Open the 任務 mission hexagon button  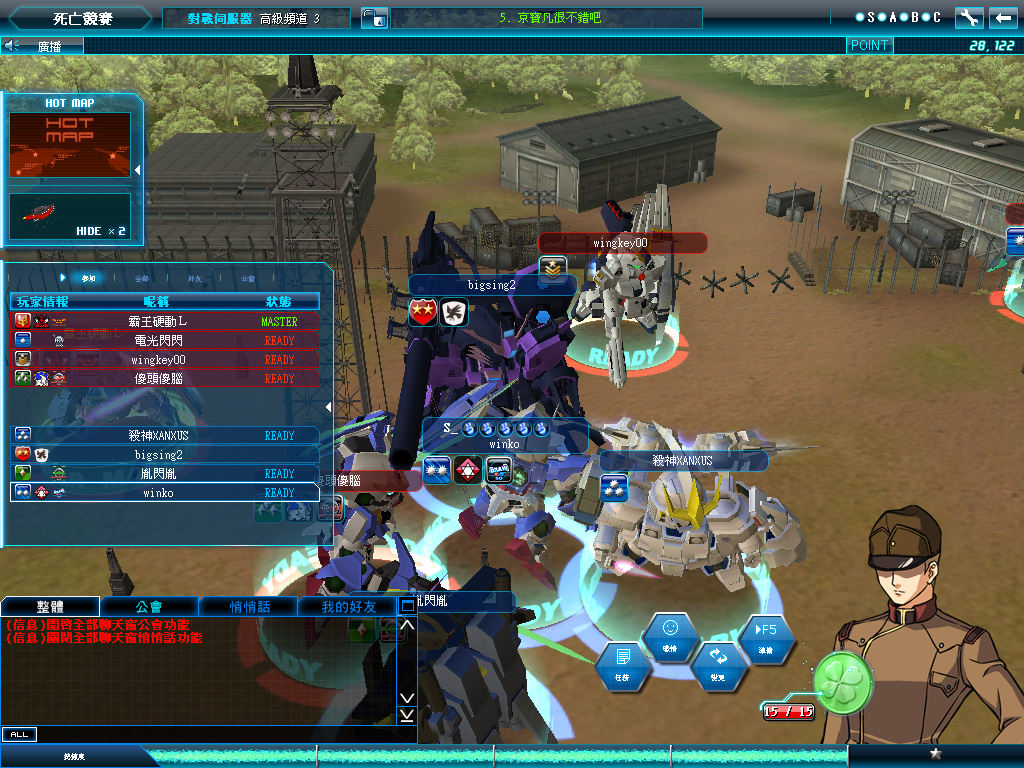pyautogui.click(x=623, y=665)
